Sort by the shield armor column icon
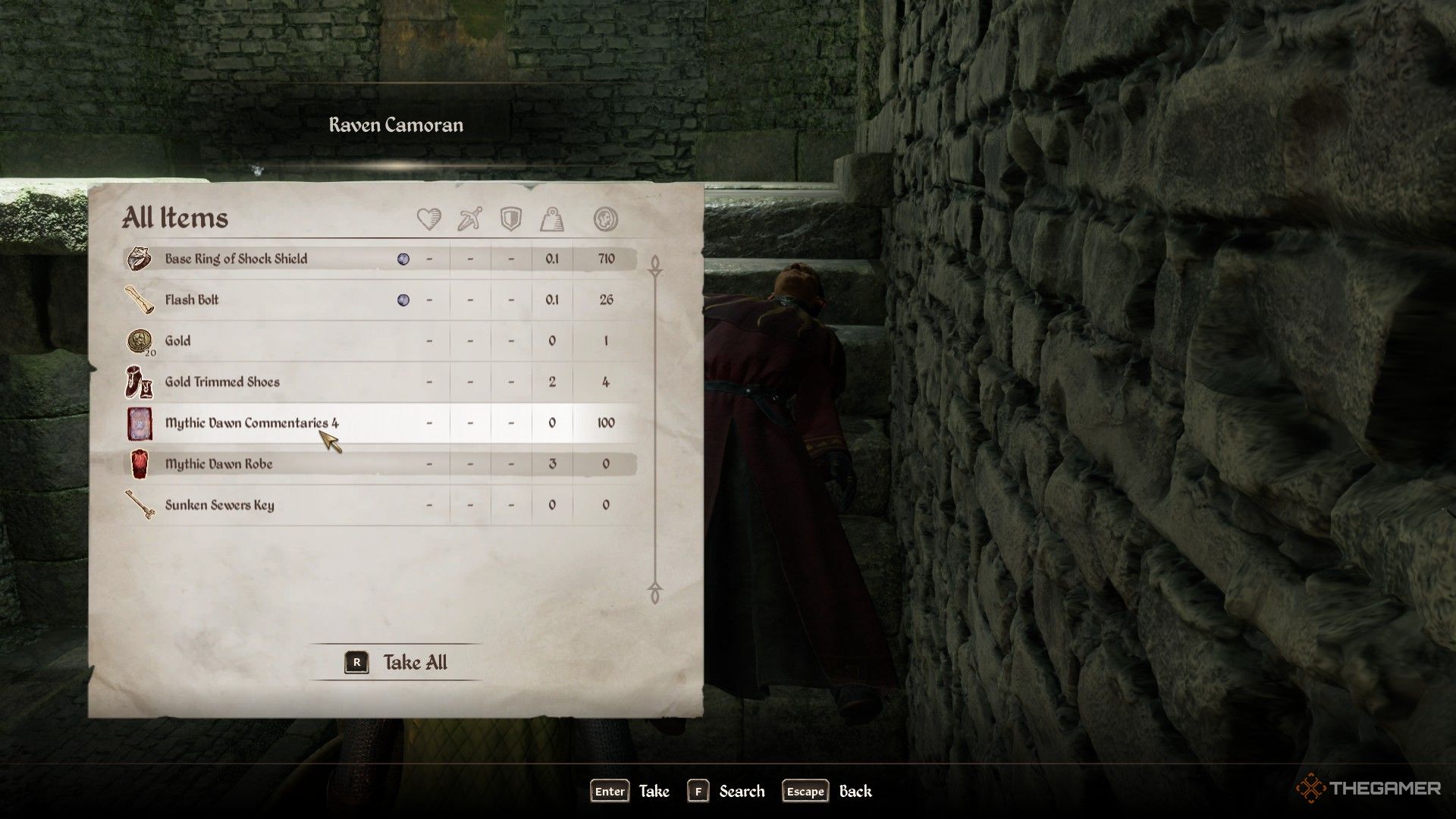 511,219
